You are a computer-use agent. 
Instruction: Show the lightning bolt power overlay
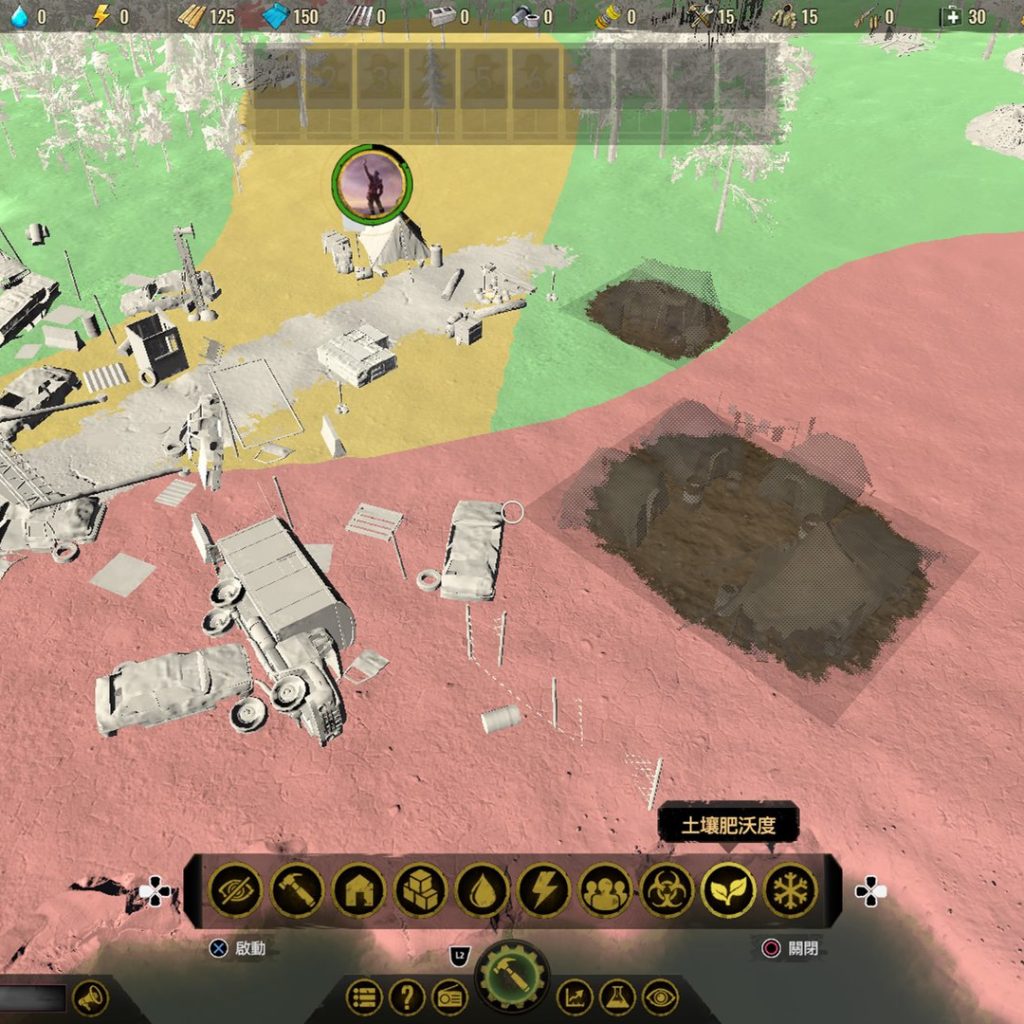[544, 890]
